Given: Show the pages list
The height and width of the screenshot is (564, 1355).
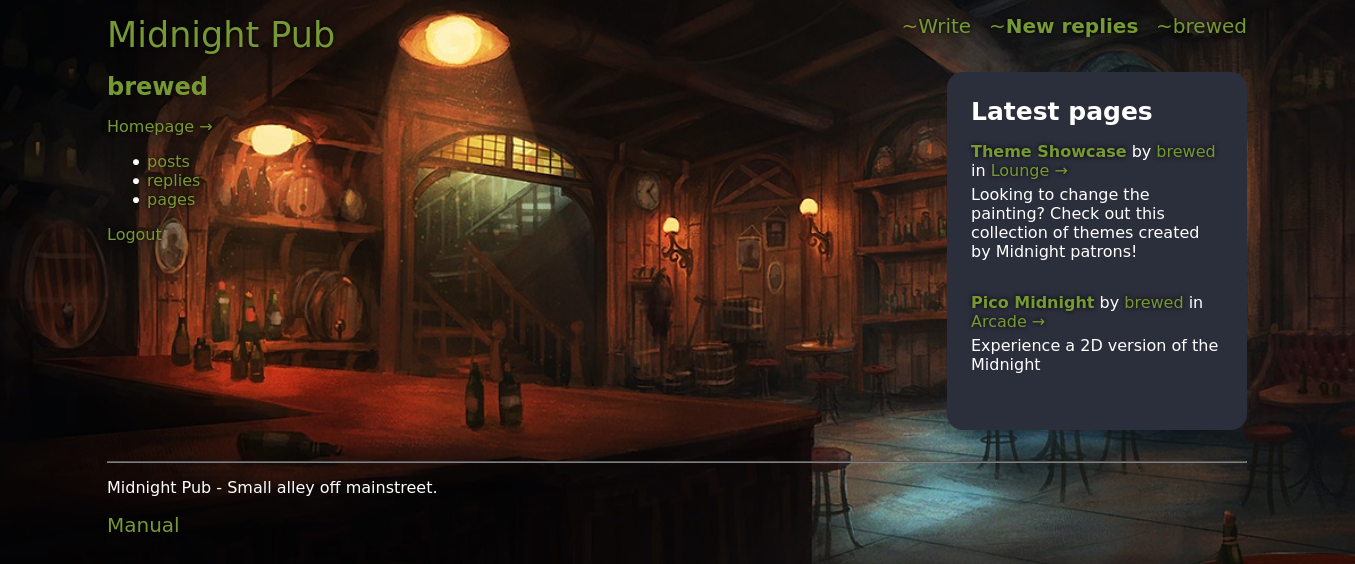Looking at the screenshot, I should pos(171,199).
